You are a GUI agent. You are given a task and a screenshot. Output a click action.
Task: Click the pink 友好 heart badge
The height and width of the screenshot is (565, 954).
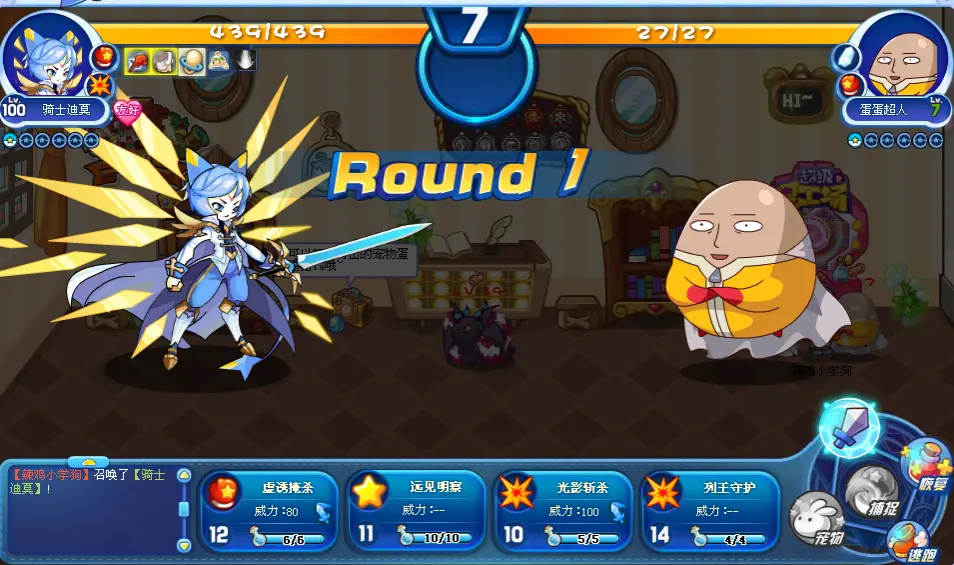coord(127,109)
